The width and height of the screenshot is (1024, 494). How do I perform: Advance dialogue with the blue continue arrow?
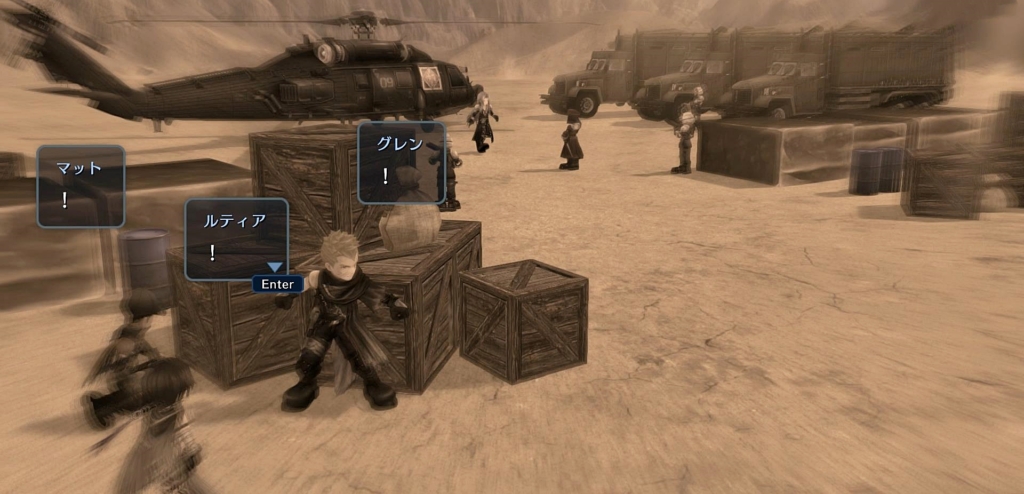(x=275, y=268)
